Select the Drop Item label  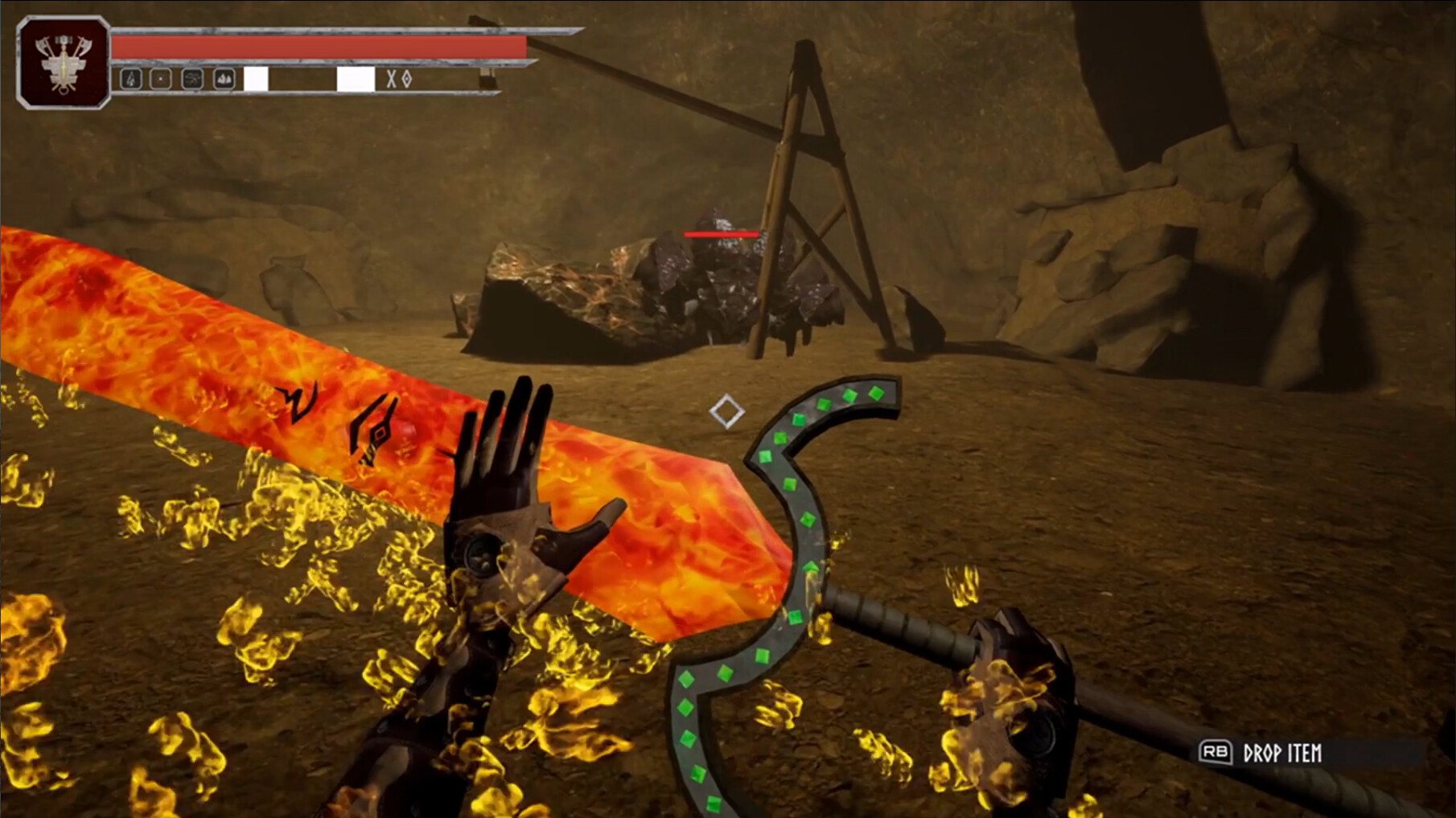tap(1284, 753)
